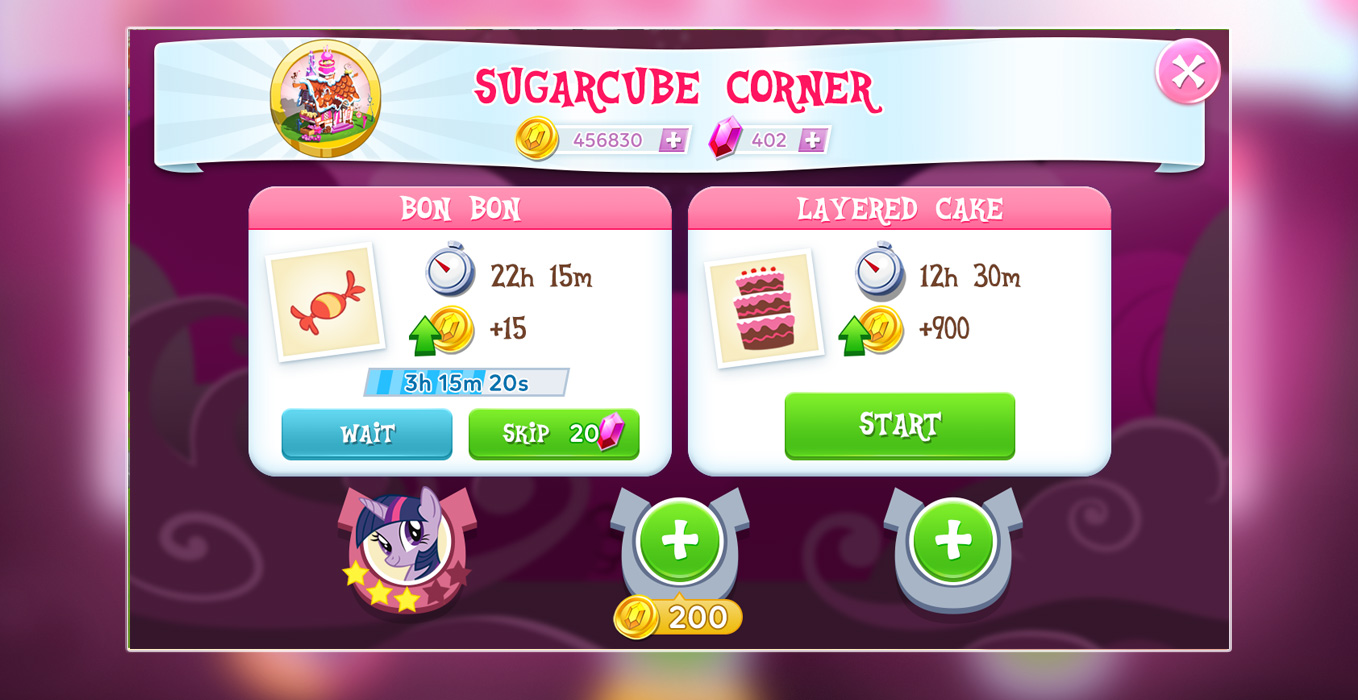Select the Twilight Sparkle pony slot
The image size is (1358, 700).
click(x=405, y=546)
